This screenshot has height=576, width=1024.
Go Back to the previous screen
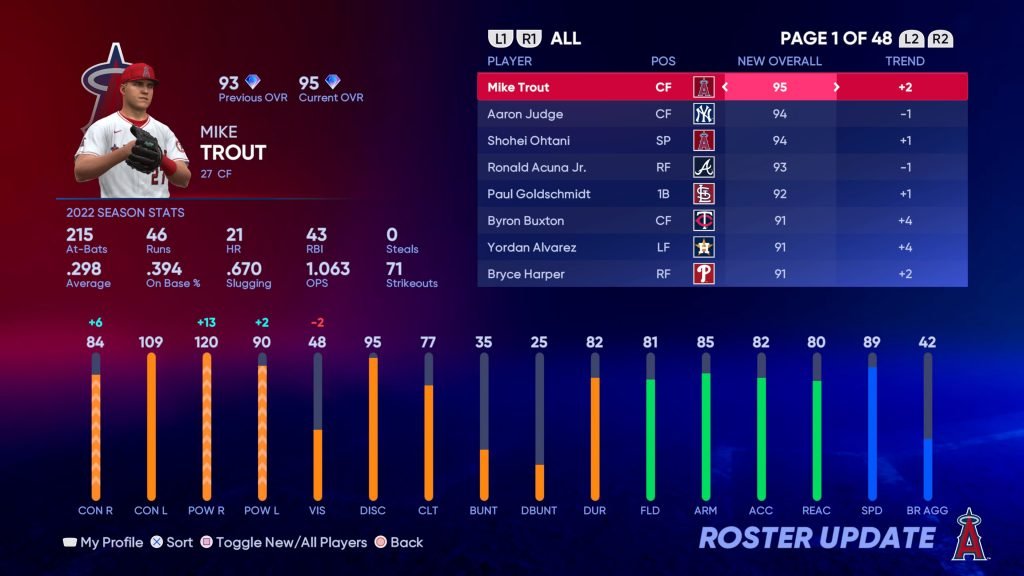pos(399,542)
